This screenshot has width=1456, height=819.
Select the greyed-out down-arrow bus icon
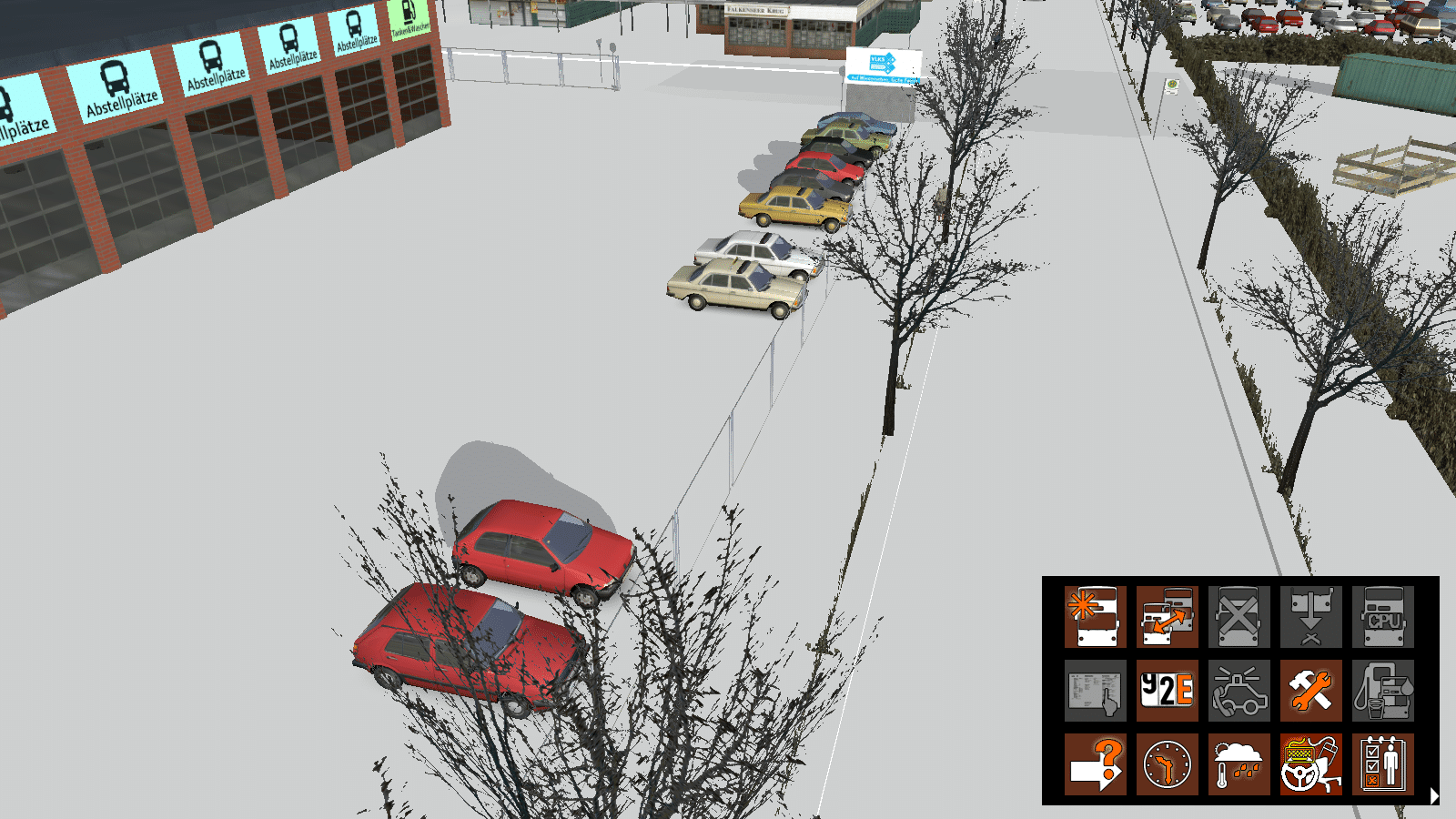[1310, 617]
